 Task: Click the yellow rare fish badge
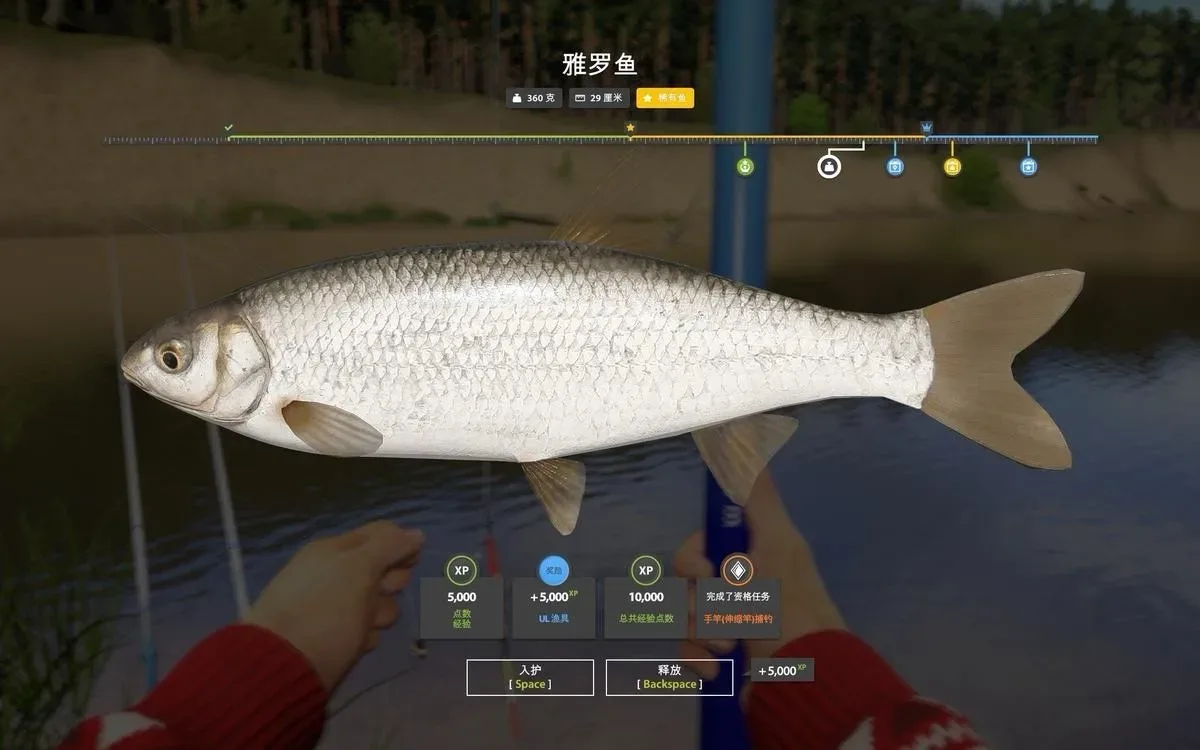pyautogui.click(x=665, y=98)
